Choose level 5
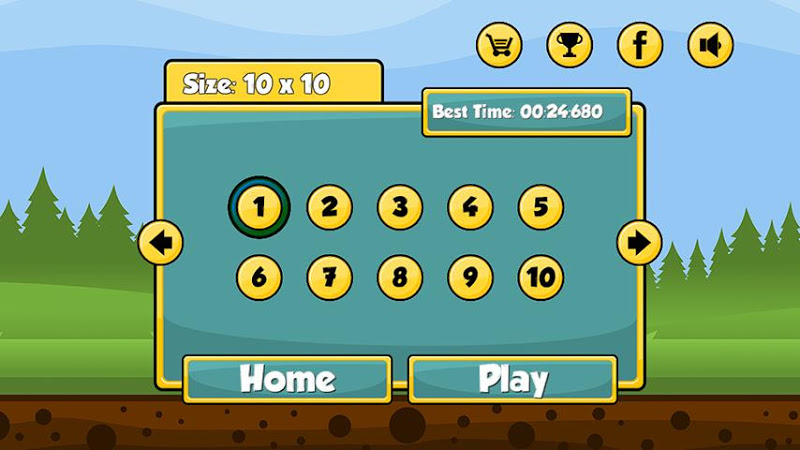The height and width of the screenshot is (450, 800). click(540, 207)
